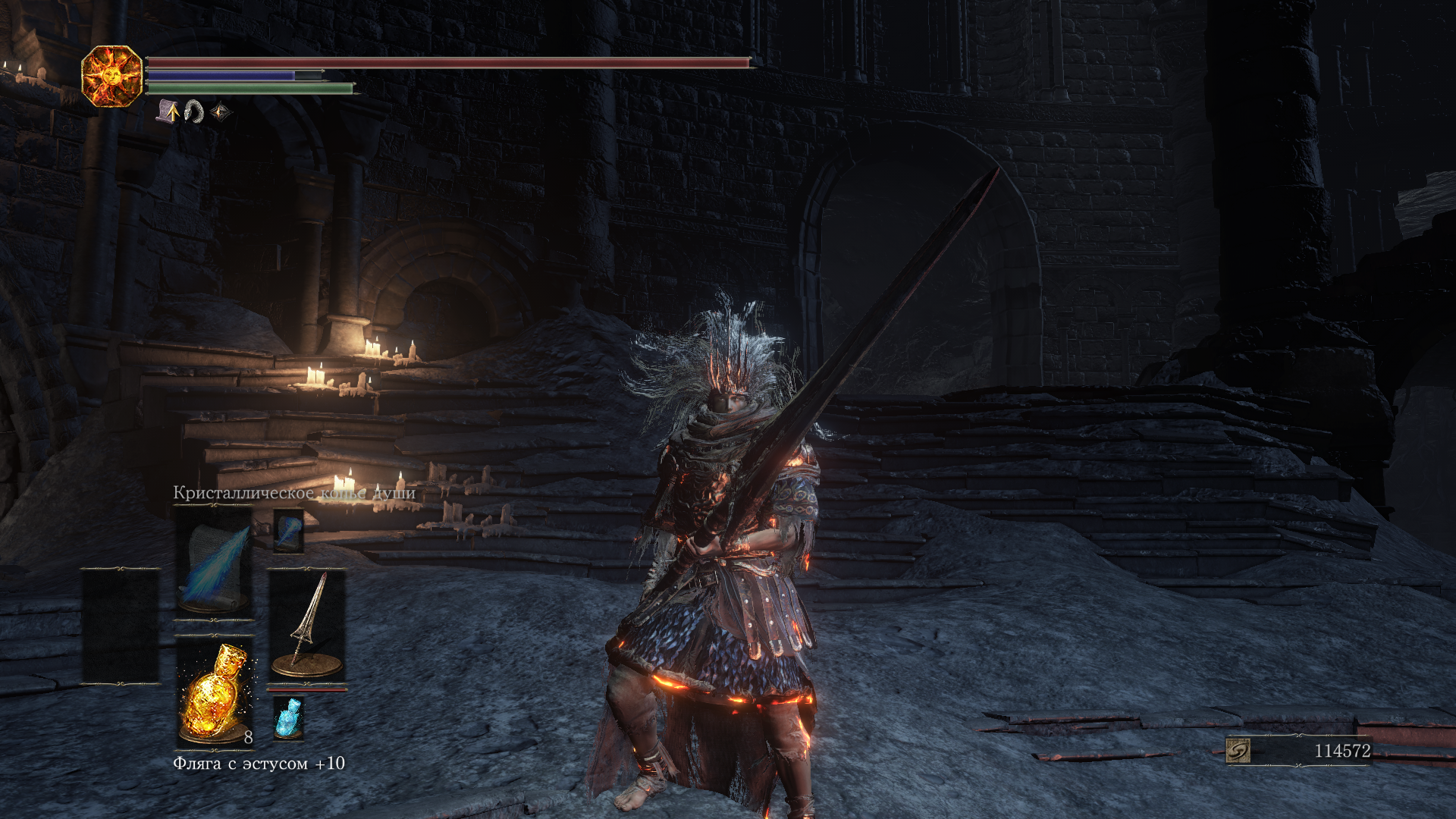Click the silver serpent ring status icon
Viewport: 1456px width, 819px height.
194,111
